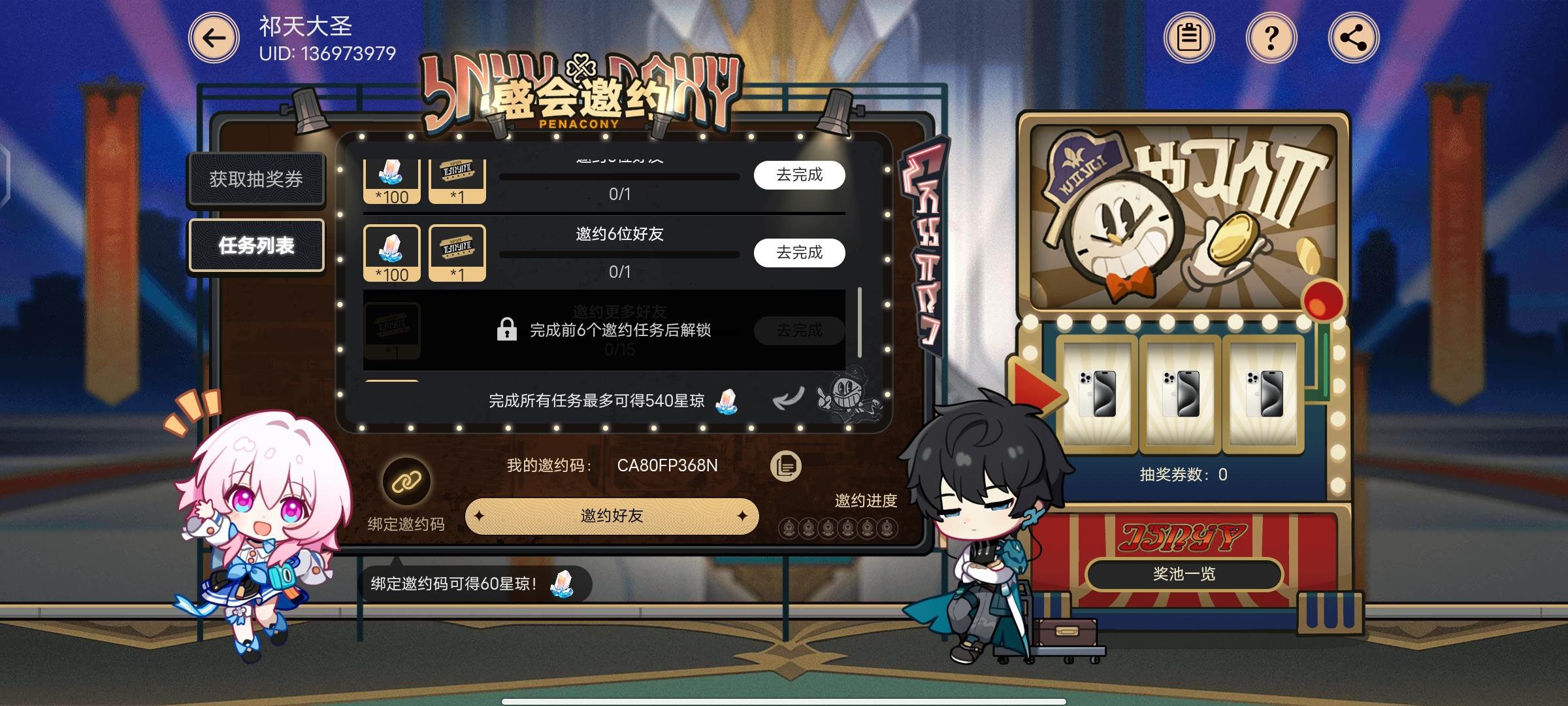
Task: Click the back arrow beside 祁天大圣
Action: tap(213, 38)
